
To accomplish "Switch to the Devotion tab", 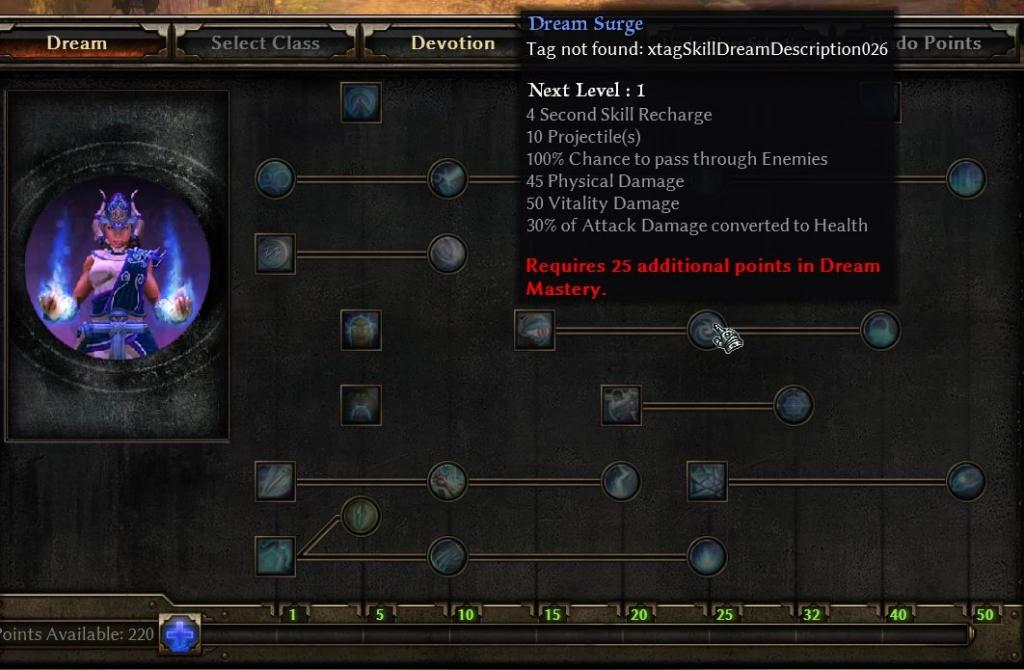I will pyautogui.click(x=452, y=43).
